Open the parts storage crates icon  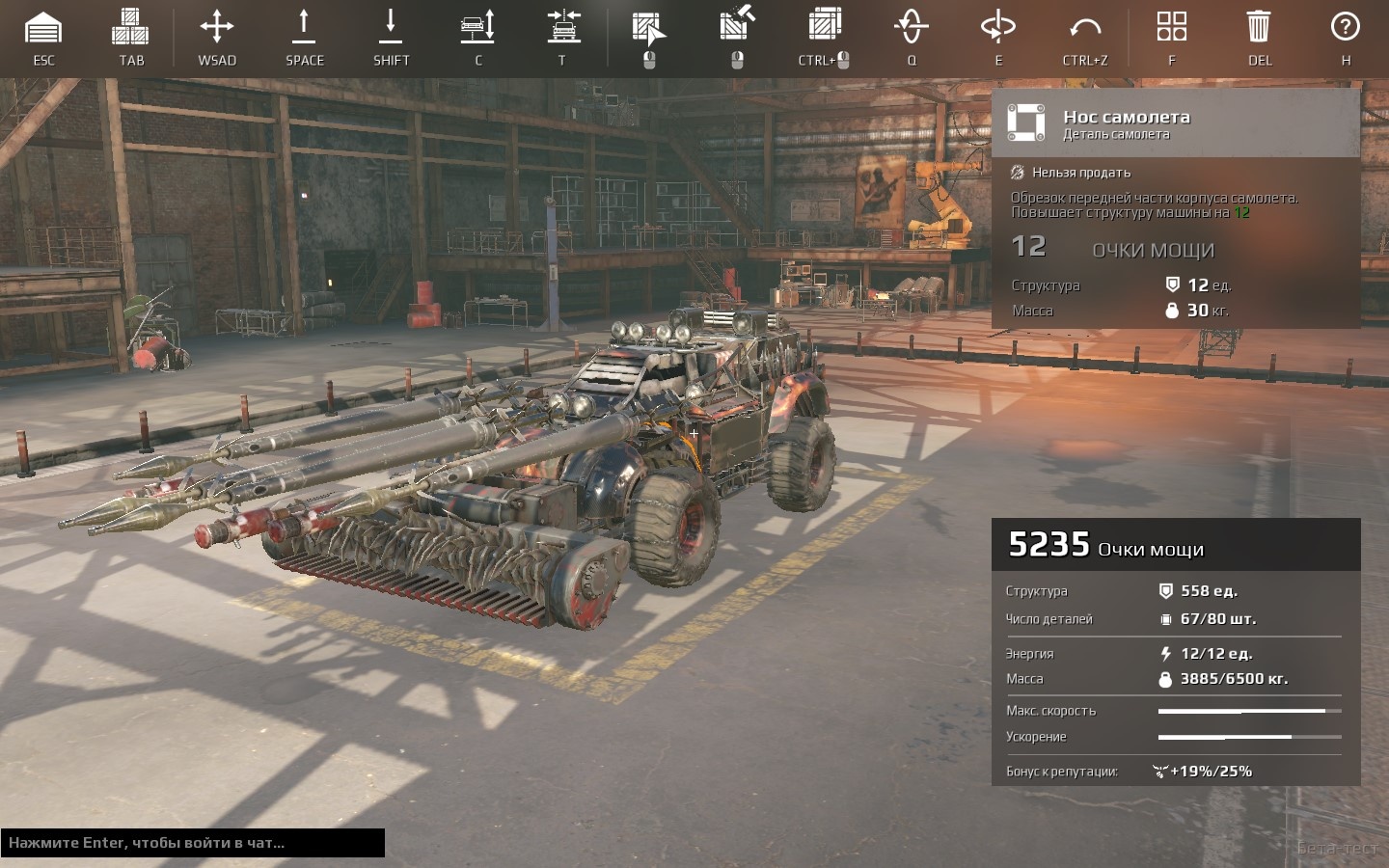point(130,28)
